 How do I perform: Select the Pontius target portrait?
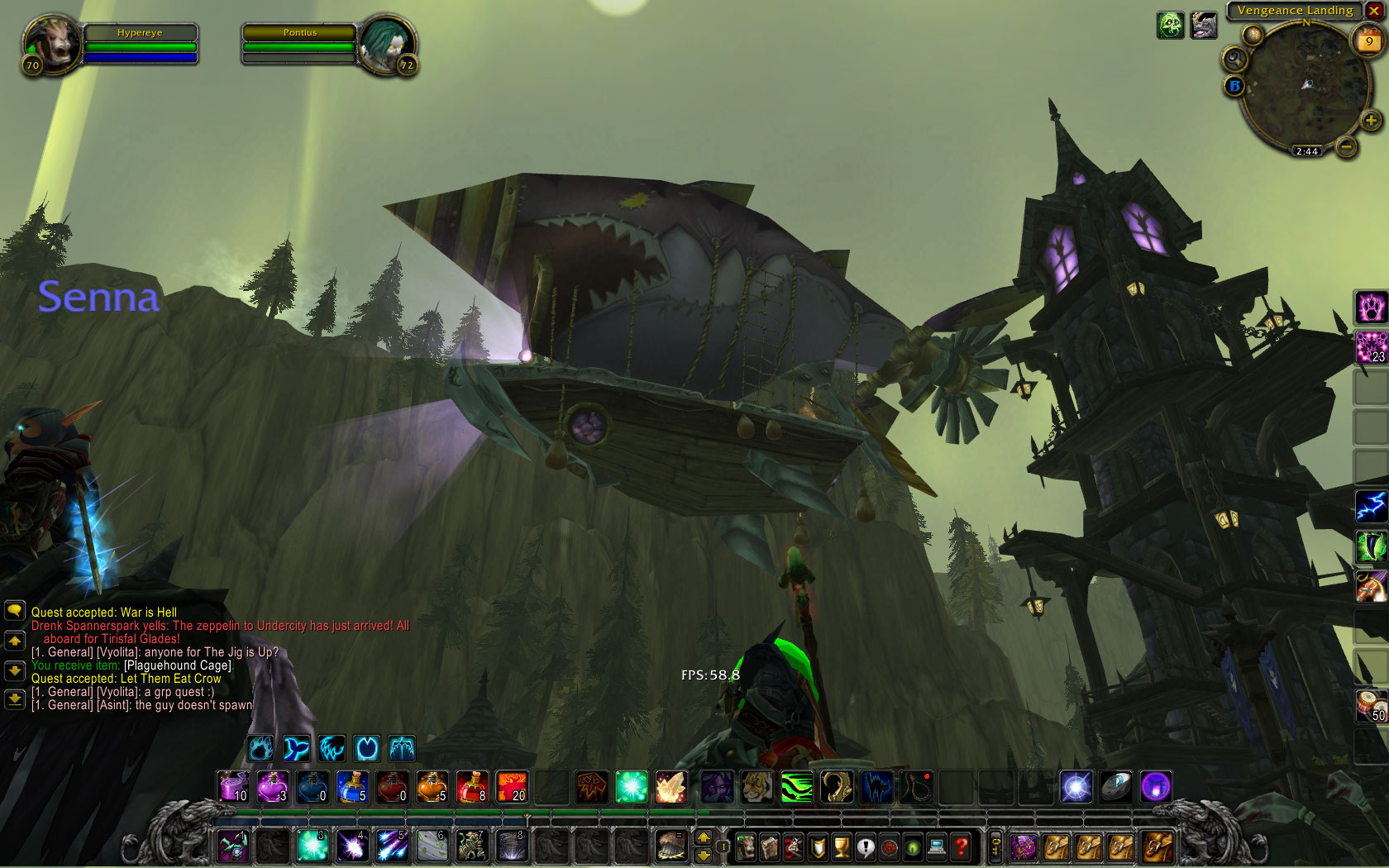coord(386,43)
